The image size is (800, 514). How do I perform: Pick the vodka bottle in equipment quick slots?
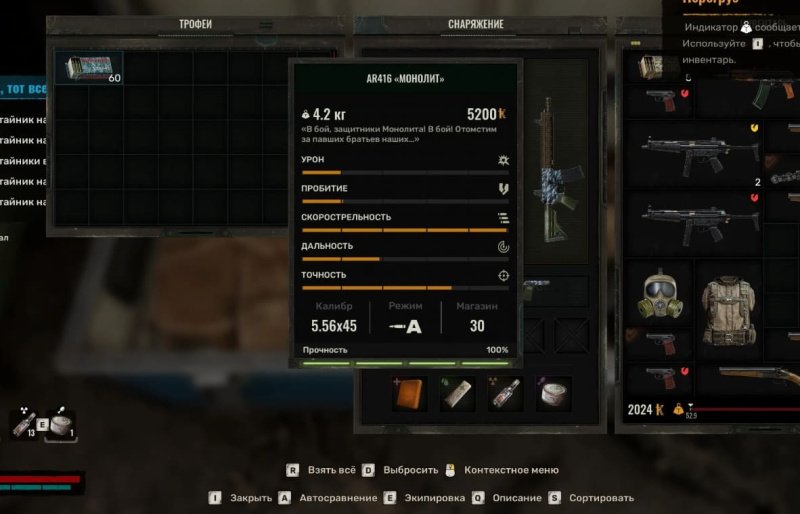pyautogui.click(x=504, y=393)
